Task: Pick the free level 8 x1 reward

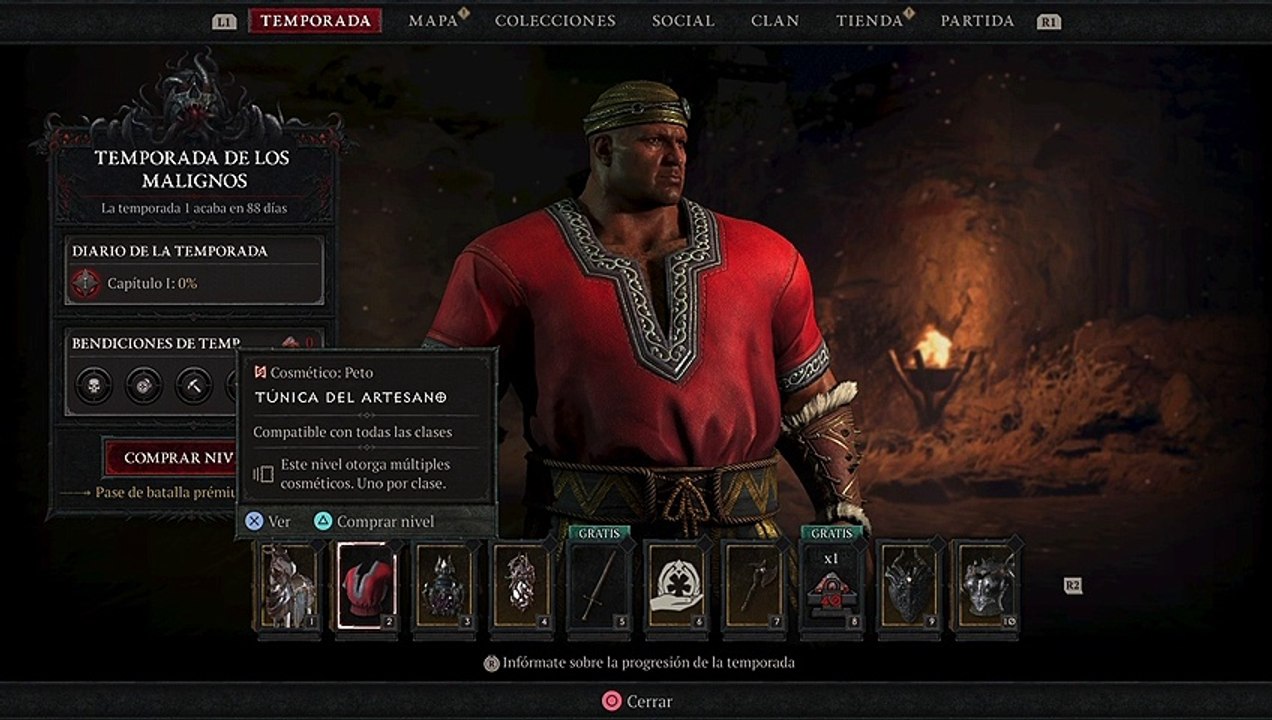Action: coord(831,586)
